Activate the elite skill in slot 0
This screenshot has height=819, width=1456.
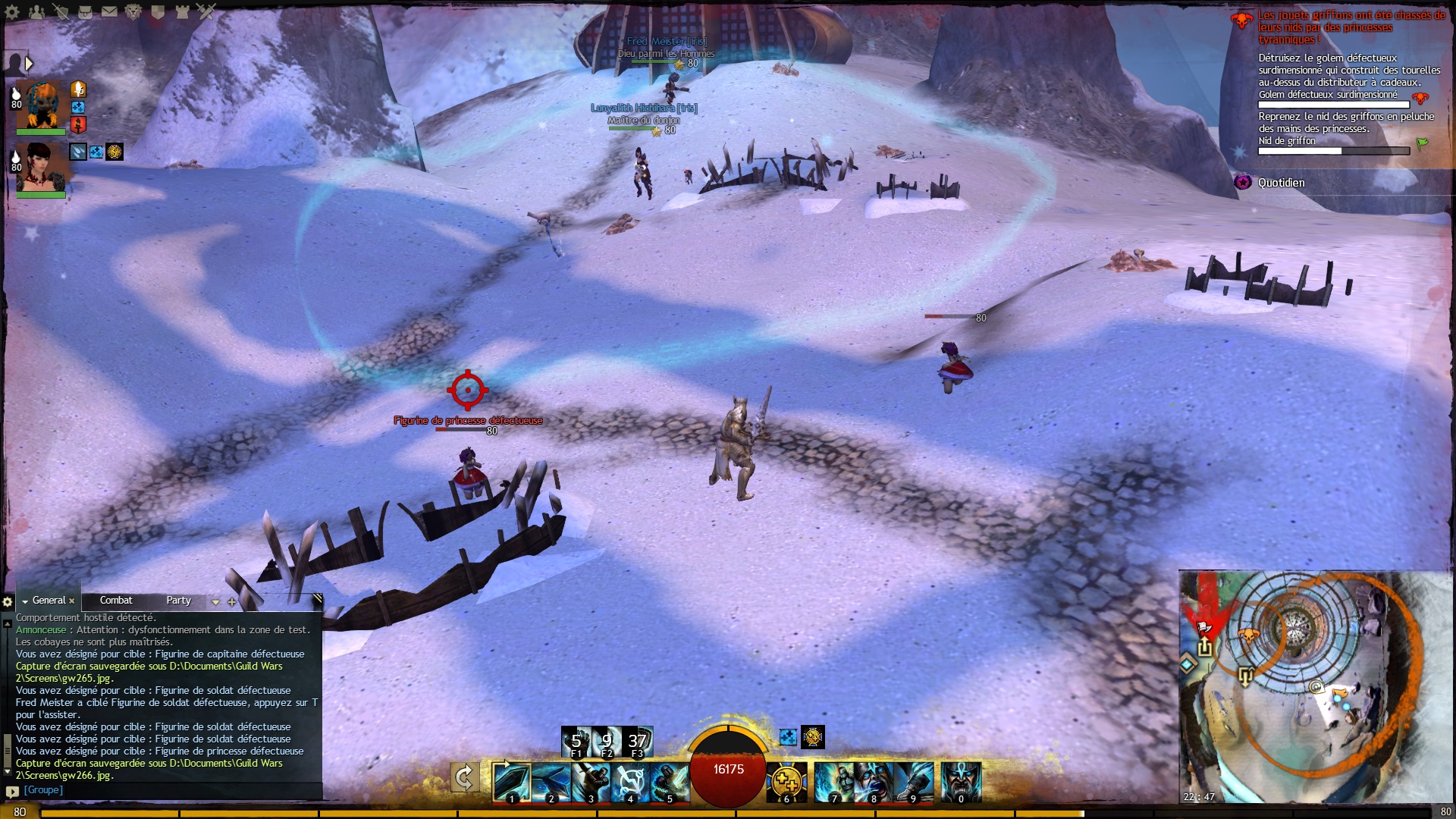(x=961, y=782)
